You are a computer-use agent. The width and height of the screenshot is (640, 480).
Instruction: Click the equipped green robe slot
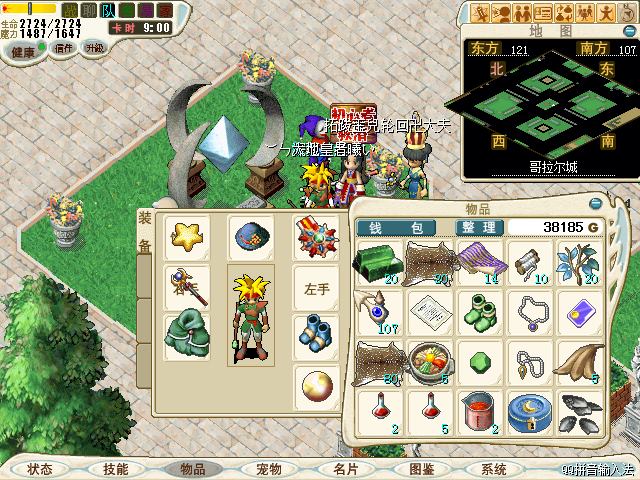pyautogui.click(x=186, y=336)
